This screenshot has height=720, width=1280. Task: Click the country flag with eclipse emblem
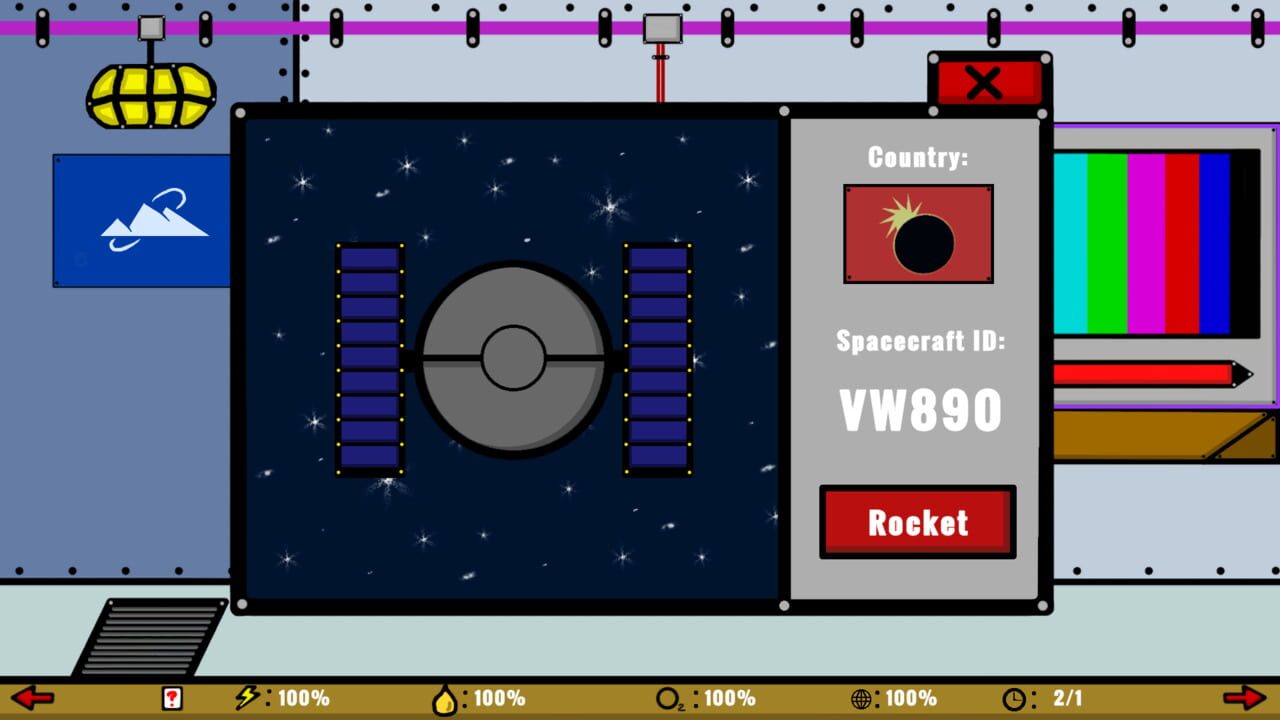click(917, 234)
